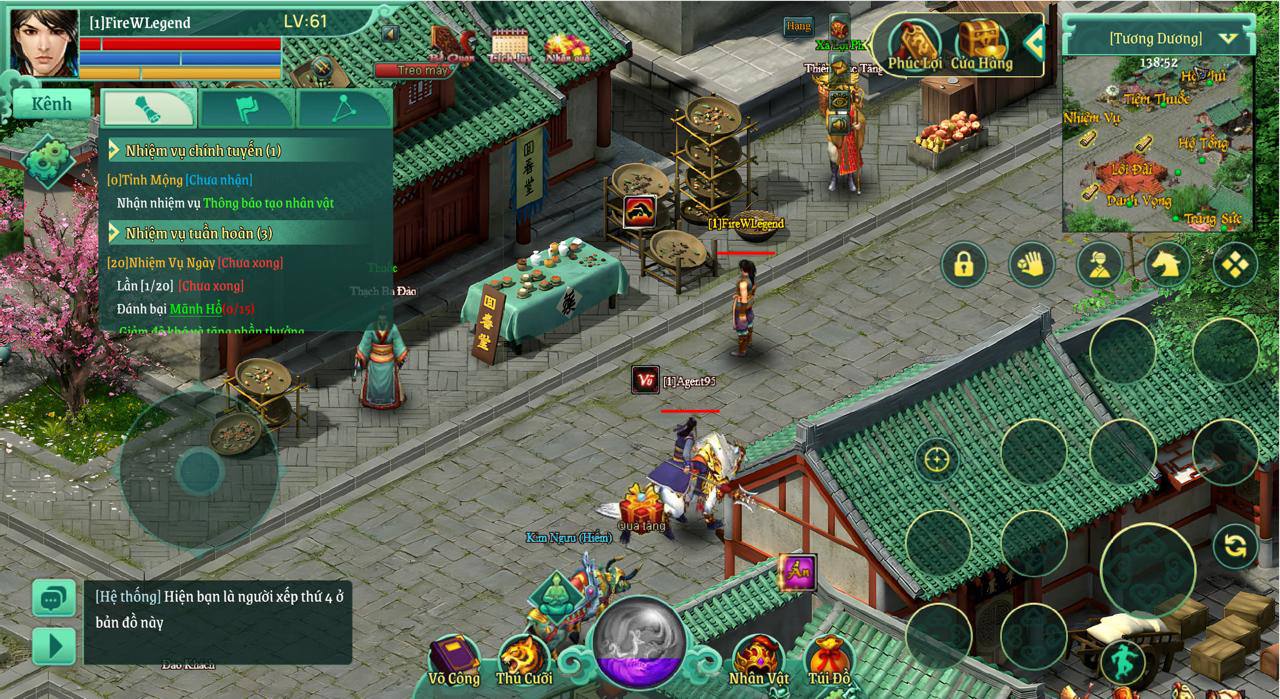
Task: Open the chat bubble button
Action: (x=54, y=598)
